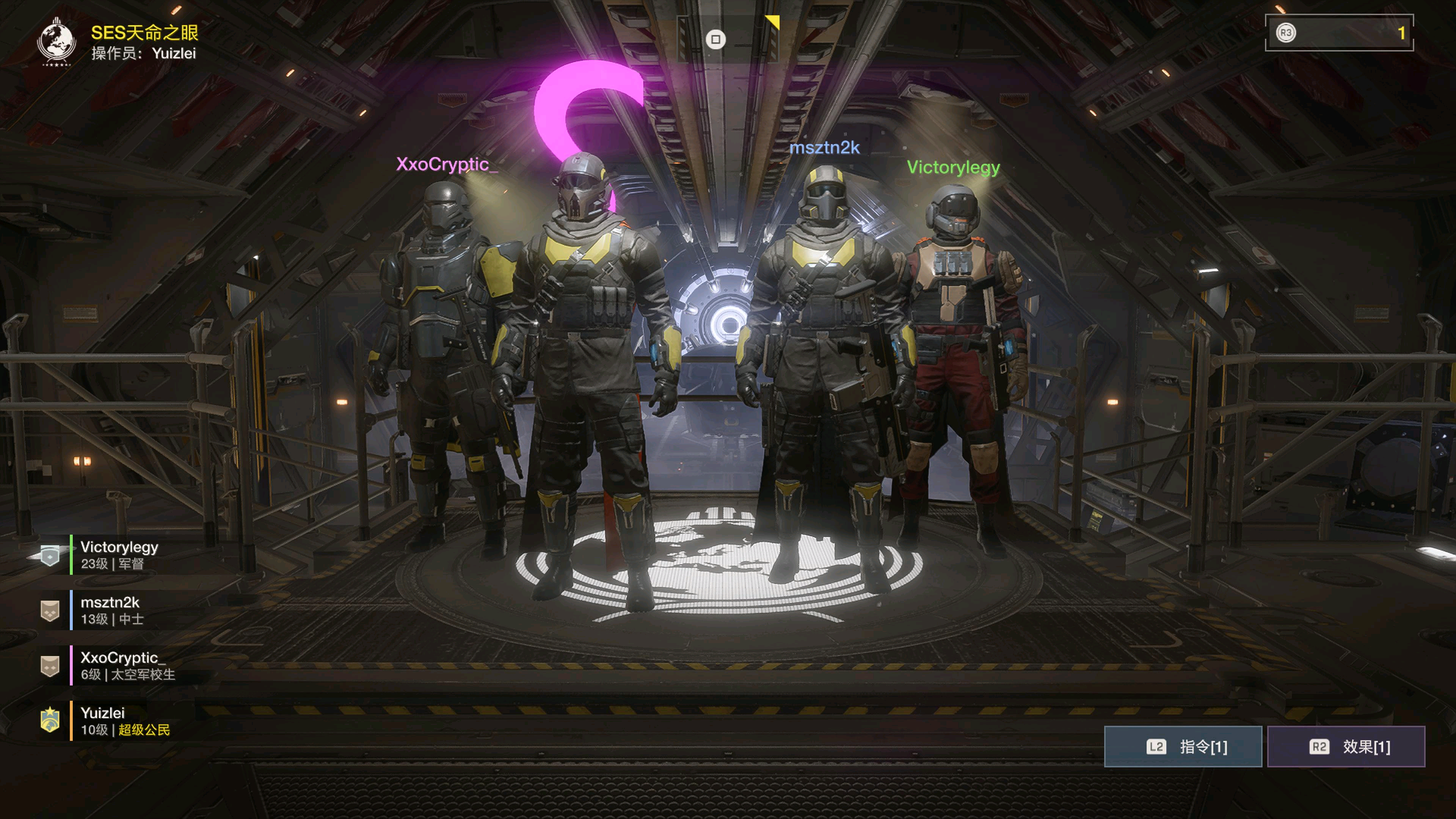
Task: Open the 指令[1] command button
Action: point(1183,747)
